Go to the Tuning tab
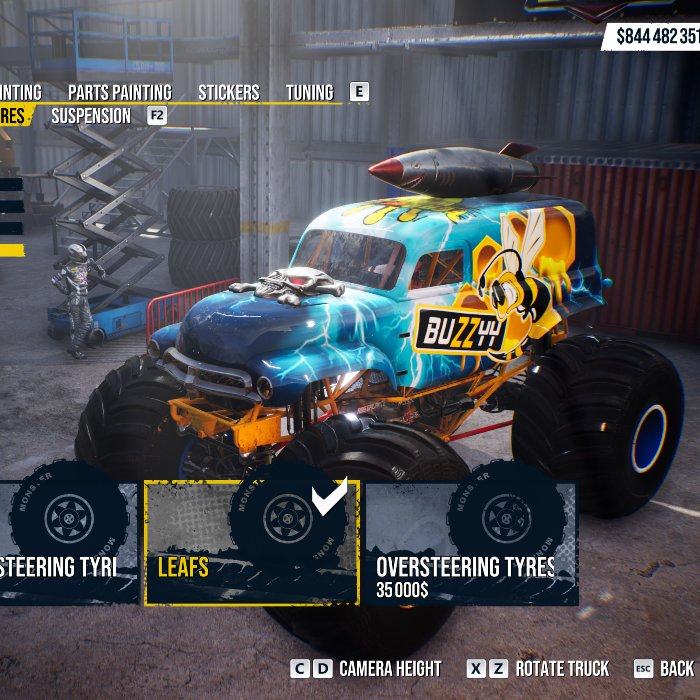Viewport: 700px width, 700px height. [x=309, y=92]
